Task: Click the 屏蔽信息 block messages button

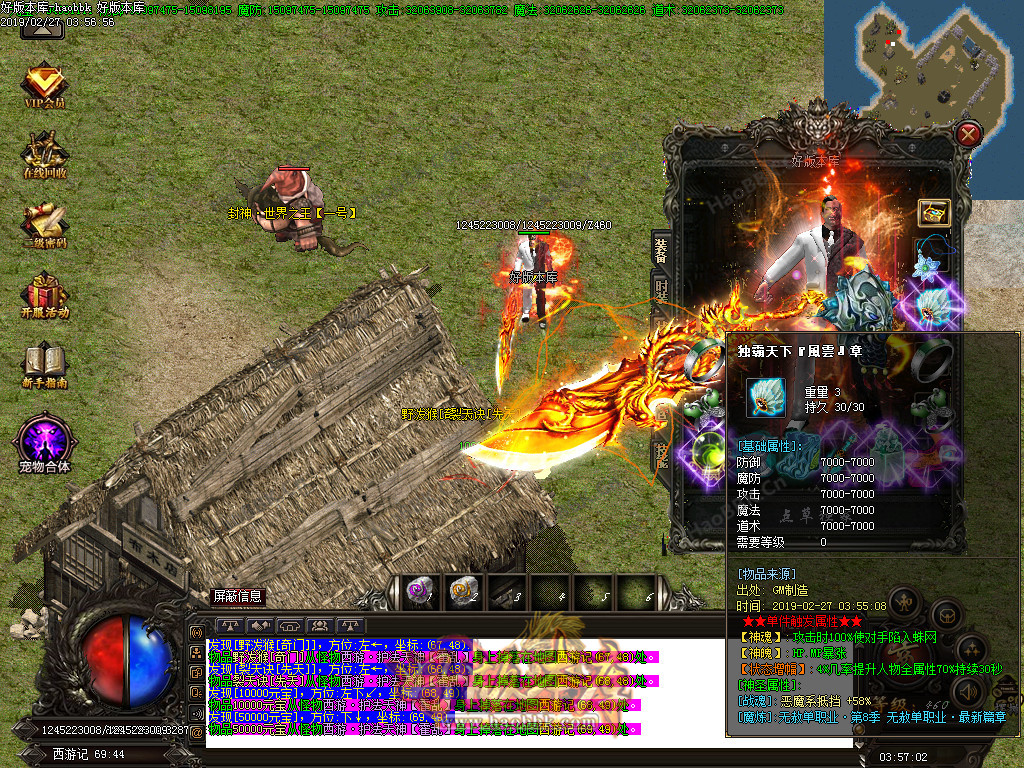Action: [x=238, y=596]
